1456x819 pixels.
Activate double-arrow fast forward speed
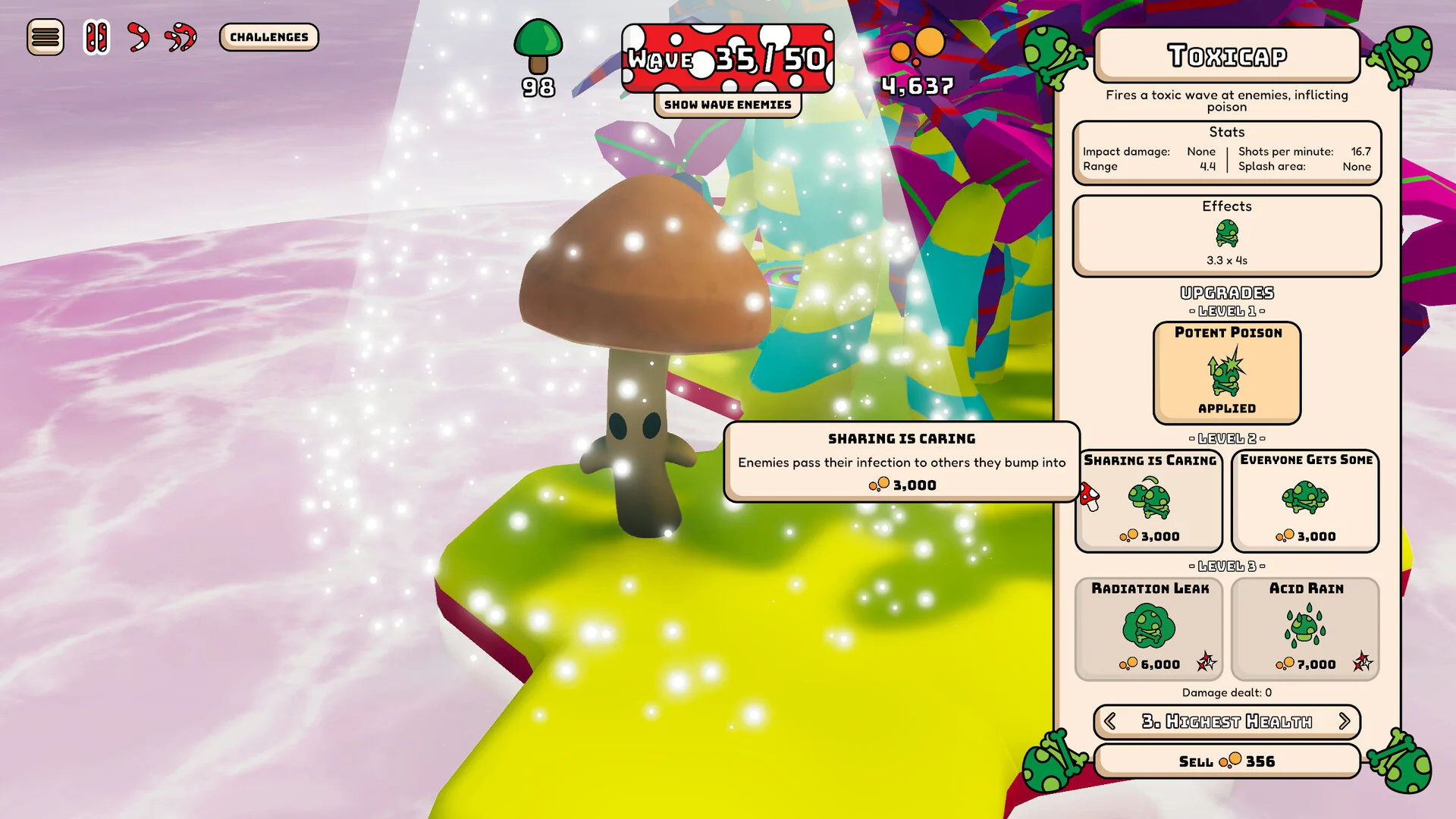(x=181, y=37)
